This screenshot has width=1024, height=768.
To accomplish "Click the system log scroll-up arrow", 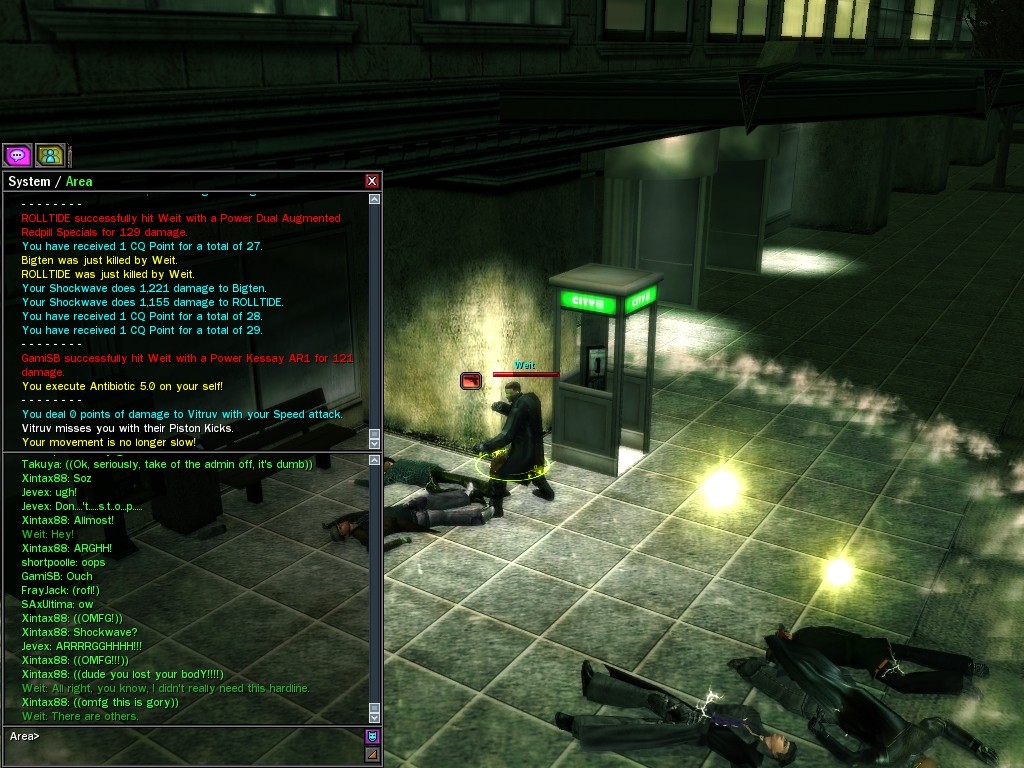I will tap(375, 199).
